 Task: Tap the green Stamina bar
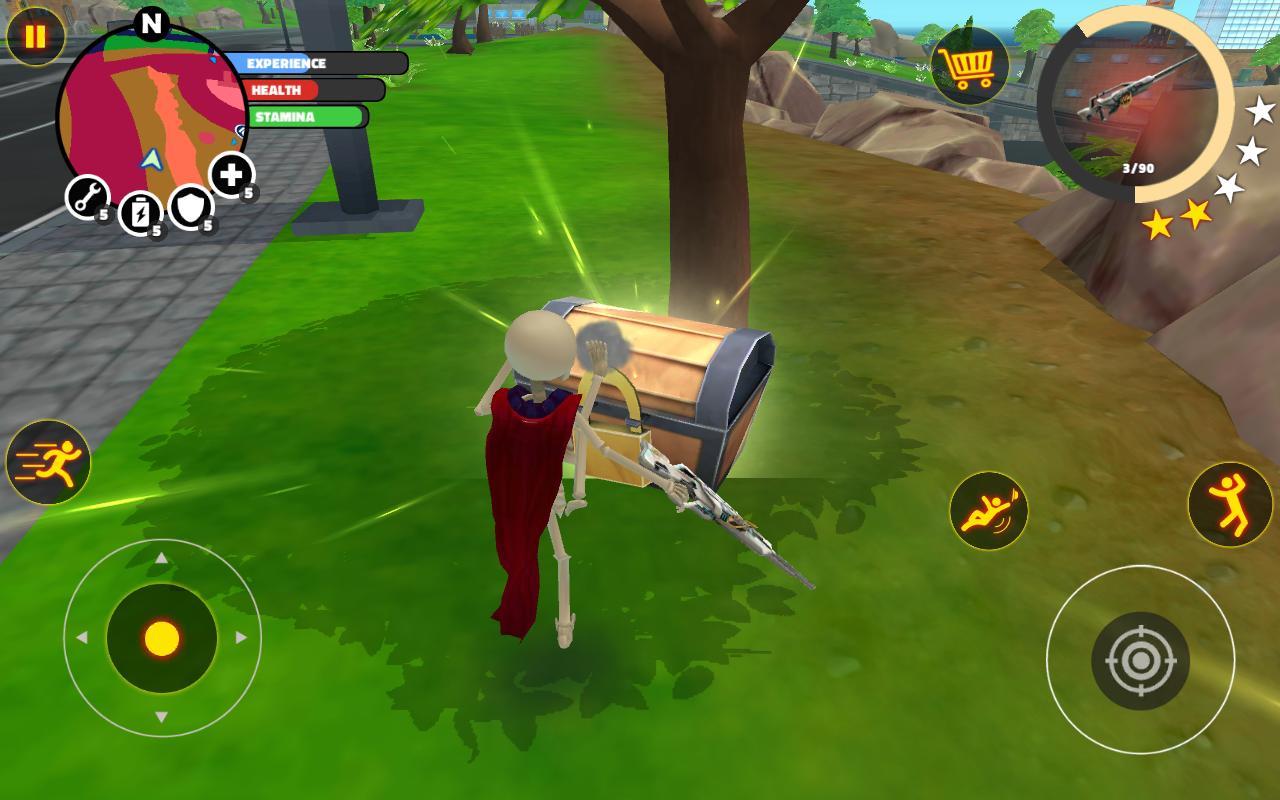tap(300, 117)
